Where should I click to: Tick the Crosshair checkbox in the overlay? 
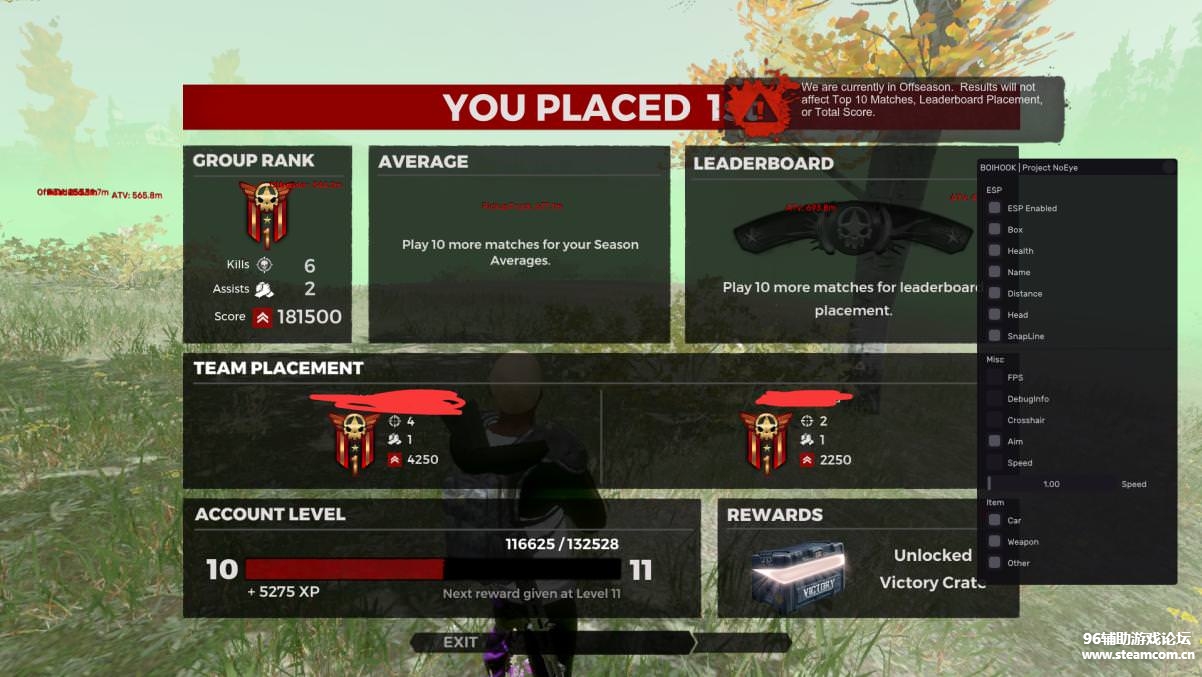pyautogui.click(x=994, y=420)
